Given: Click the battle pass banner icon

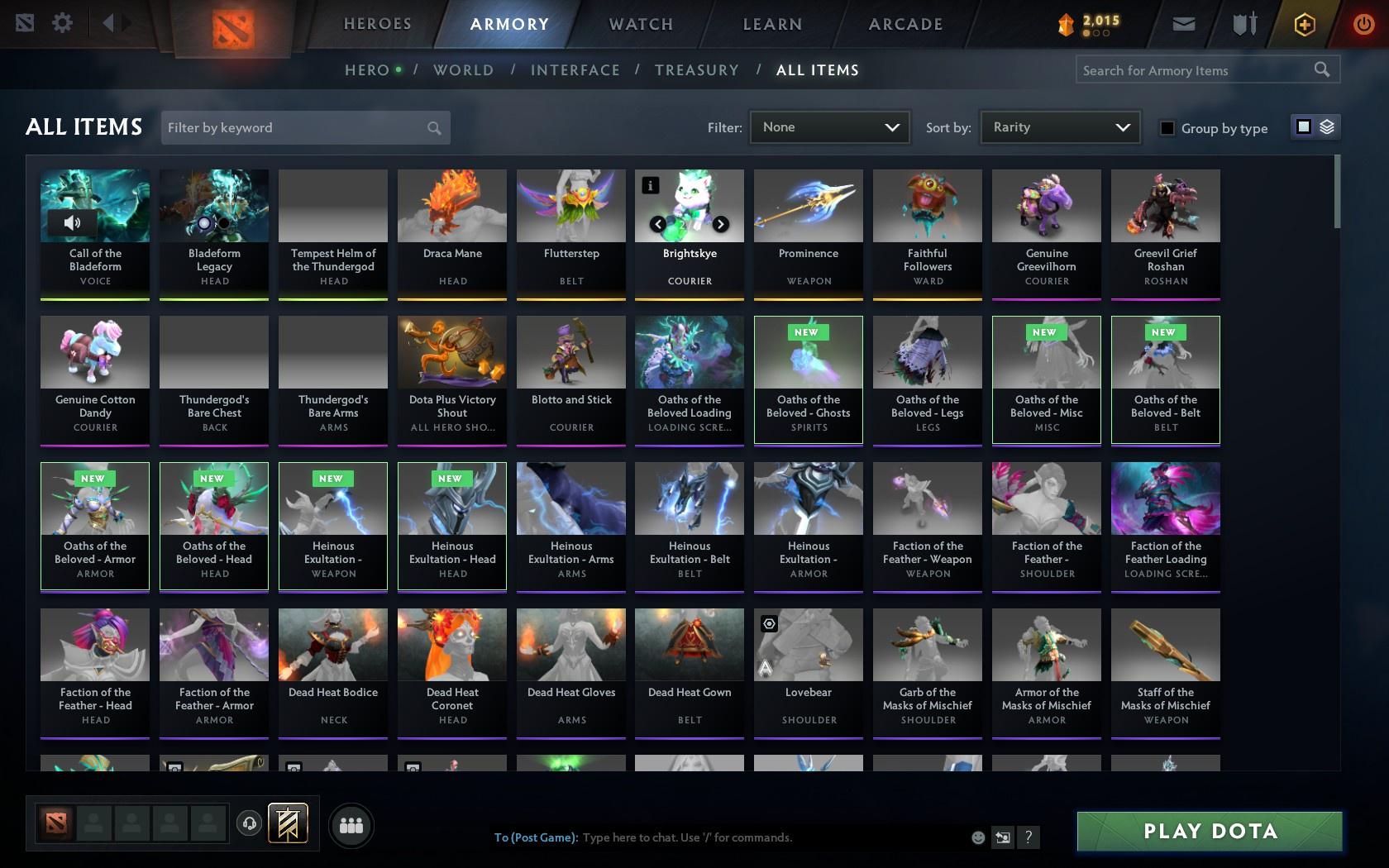Looking at the screenshot, I should (285, 823).
